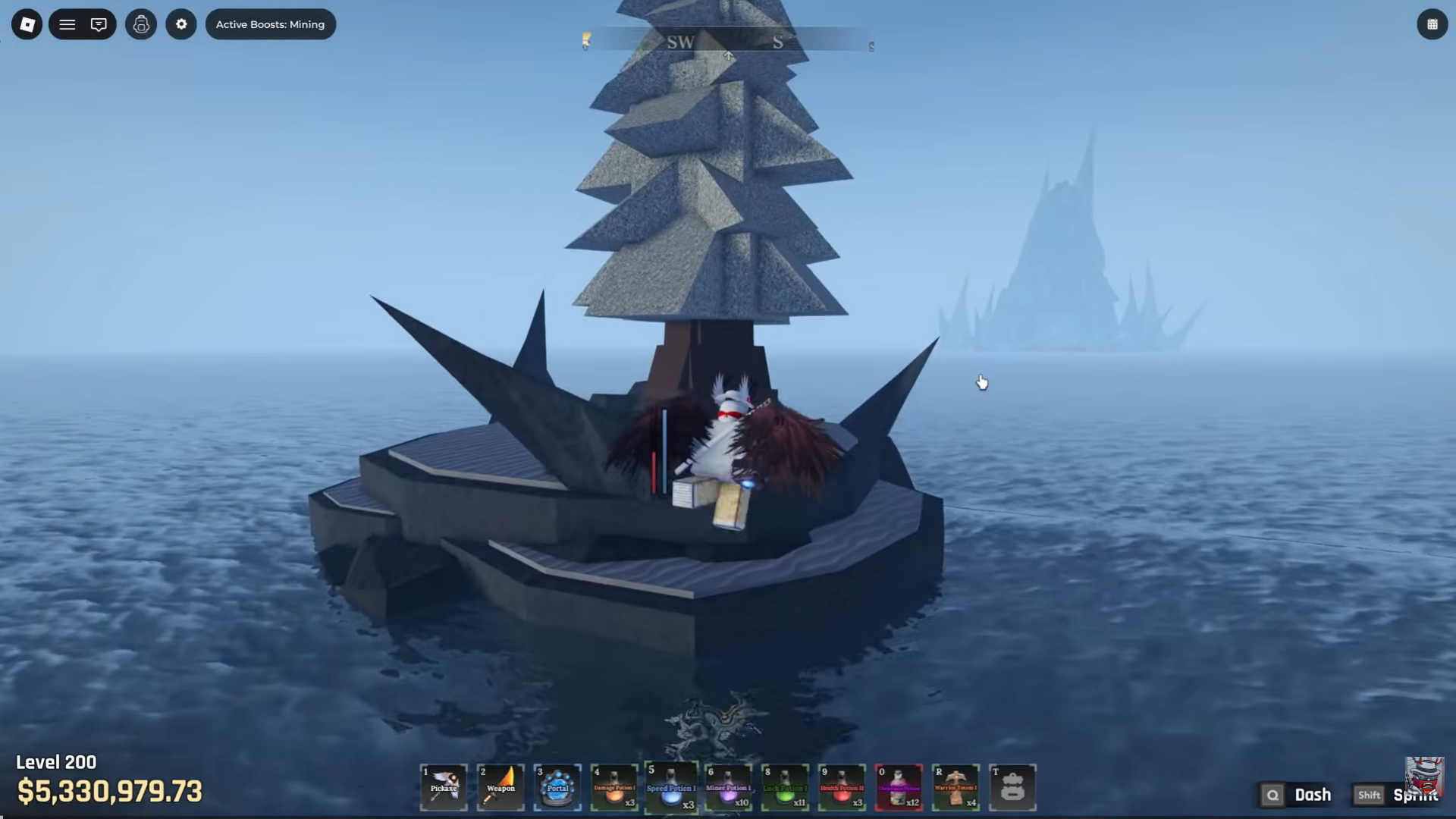Click the compass bar at the top
The image size is (1456, 819).
pyautogui.click(x=728, y=42)
